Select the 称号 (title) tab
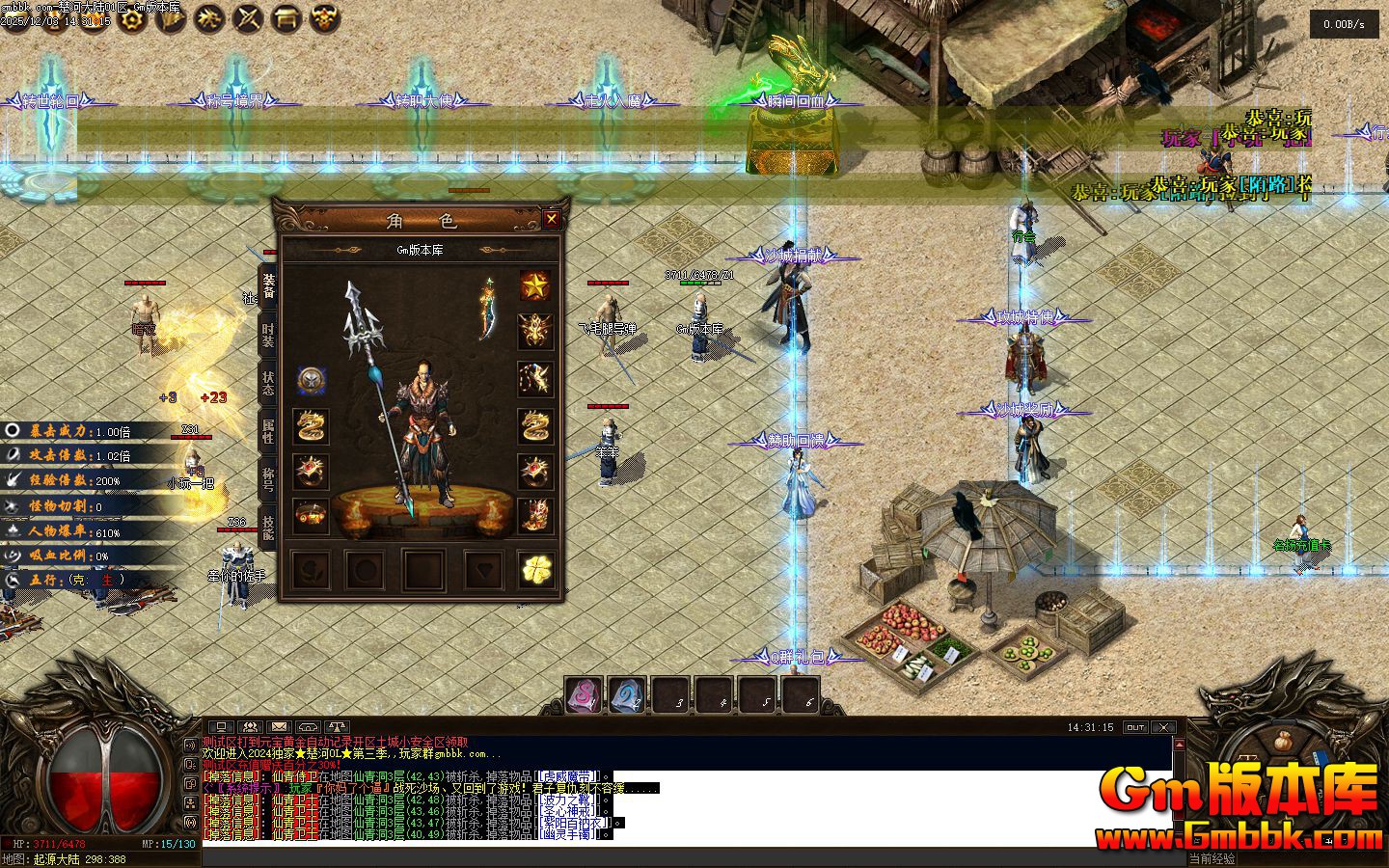1389x868 pixels. click(268, 478)
